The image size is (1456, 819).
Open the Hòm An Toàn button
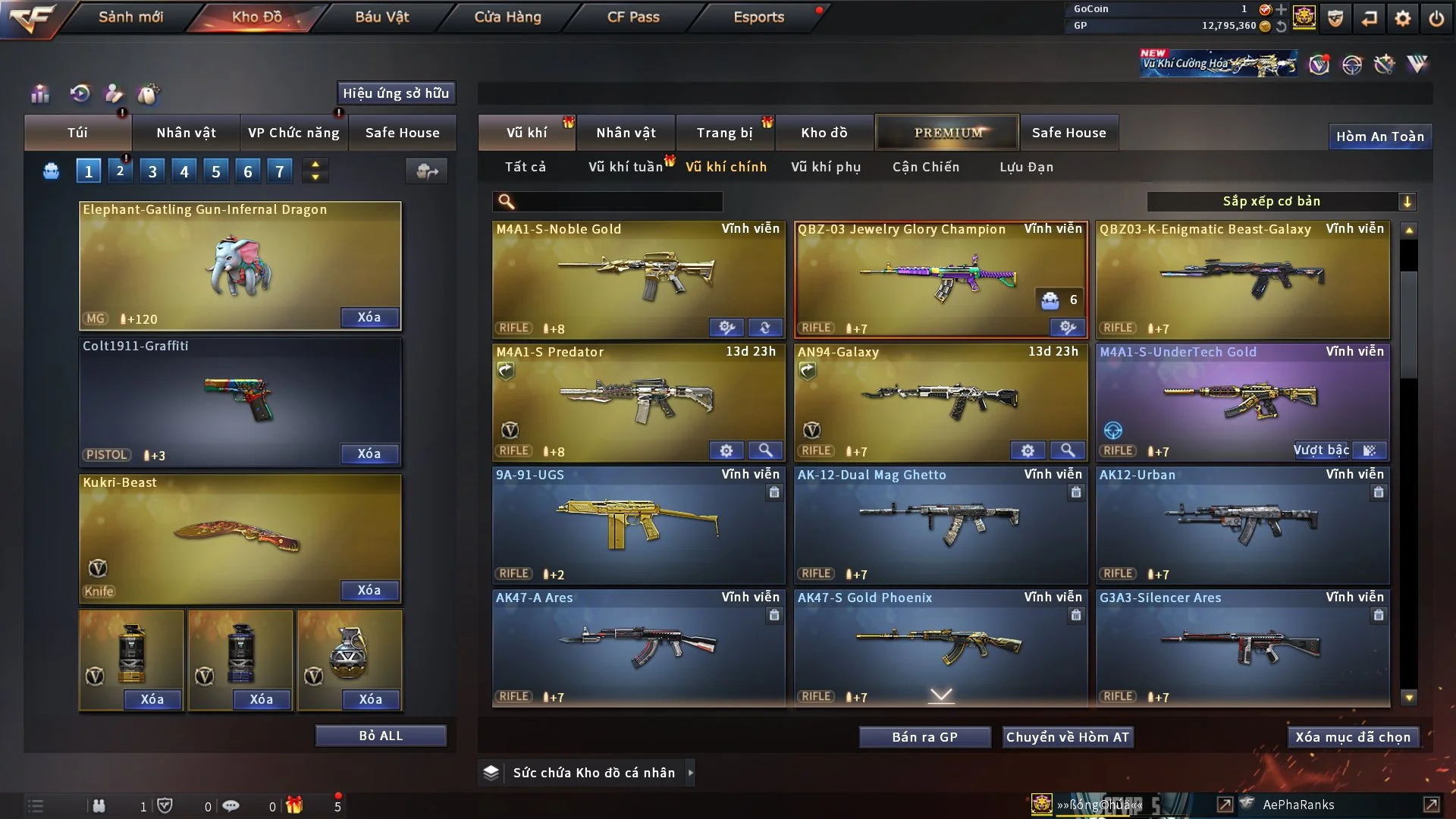pyautogui.click(x=1379, y=136)
